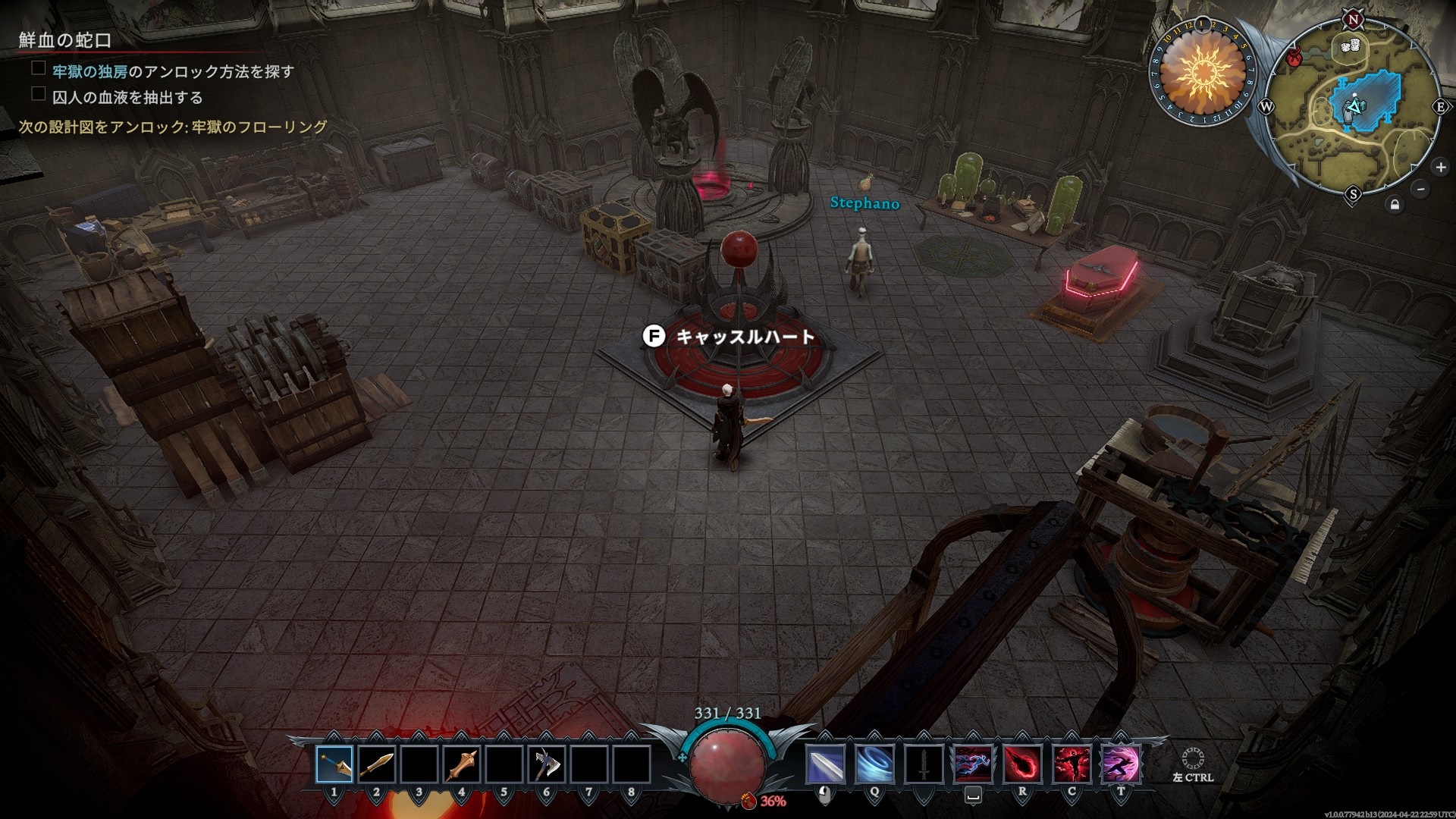Cast the red blood projectile R spell
1456x819 pixels.
(1022, 764)
